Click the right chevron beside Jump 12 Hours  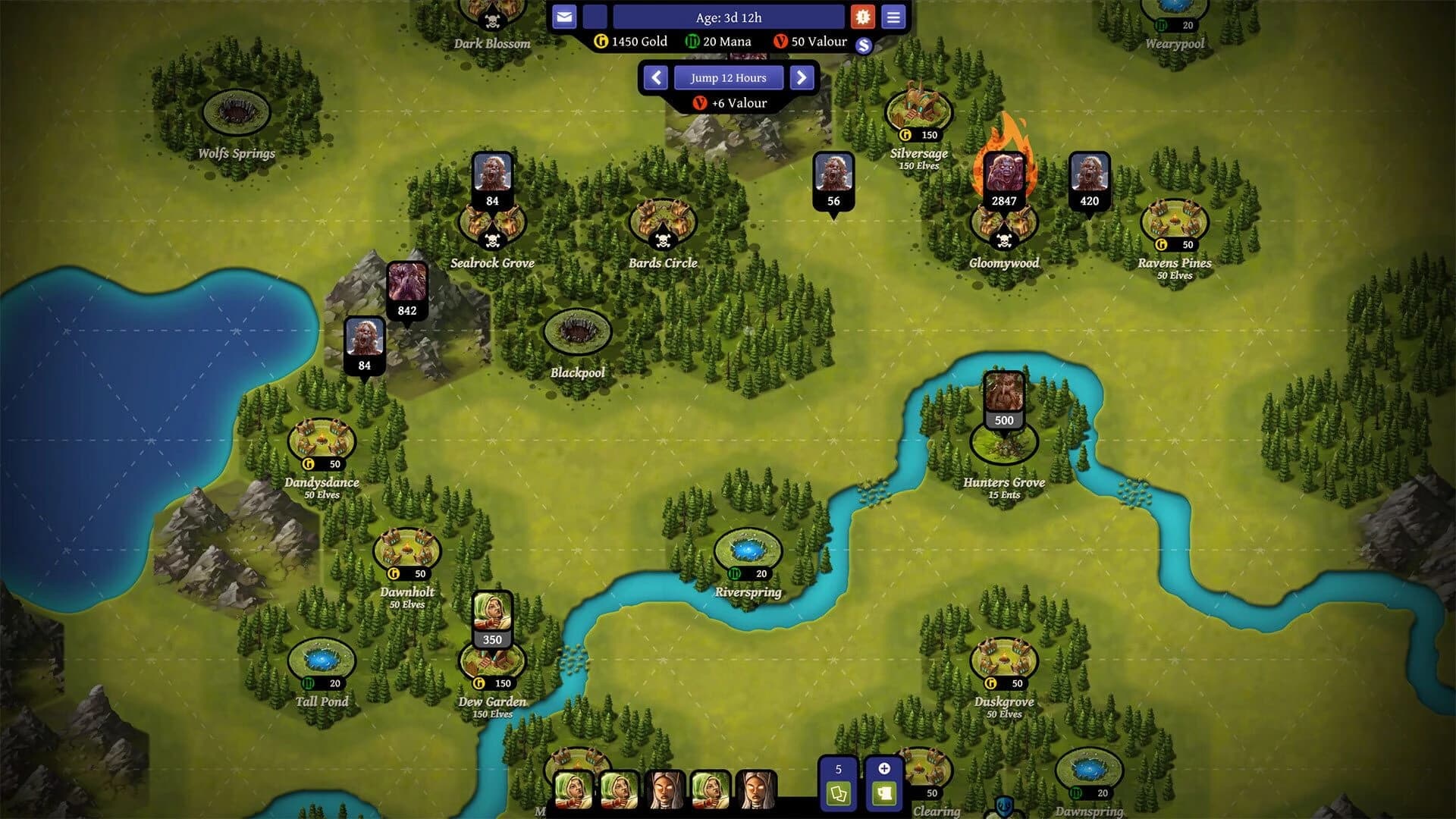[x=802, y=77]
